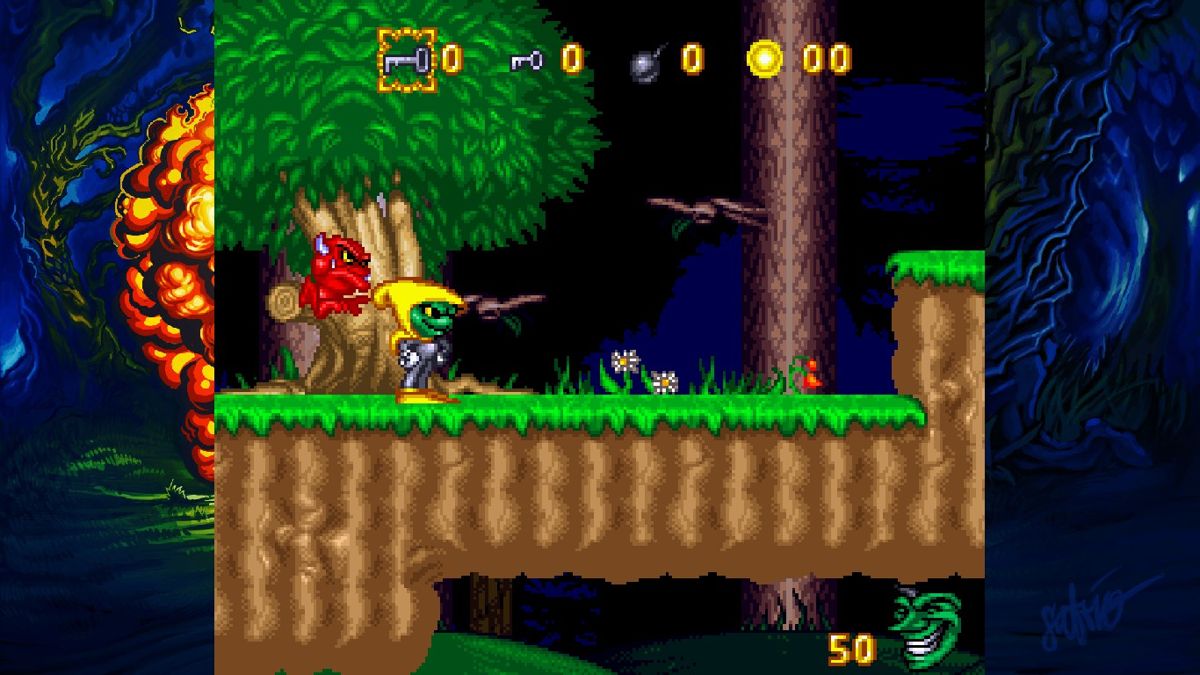Select the highlighted large key icon
This screenshot has height=675, width=1200.
pyautogui.click(x=407, y=59)
